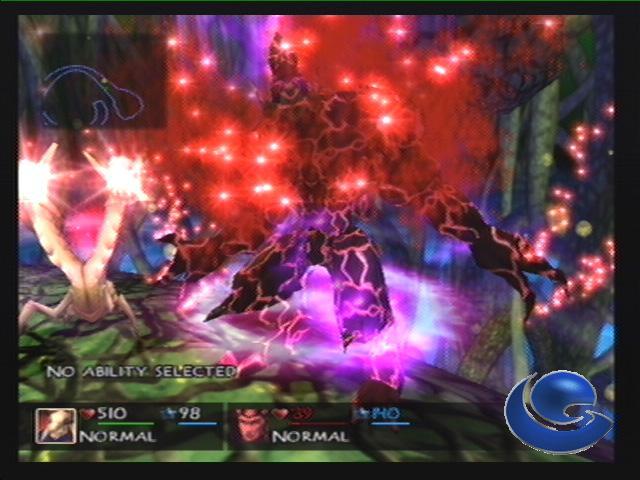Click the No Ability Selected label
Viewport: 640px width, 480px height.
141,371
